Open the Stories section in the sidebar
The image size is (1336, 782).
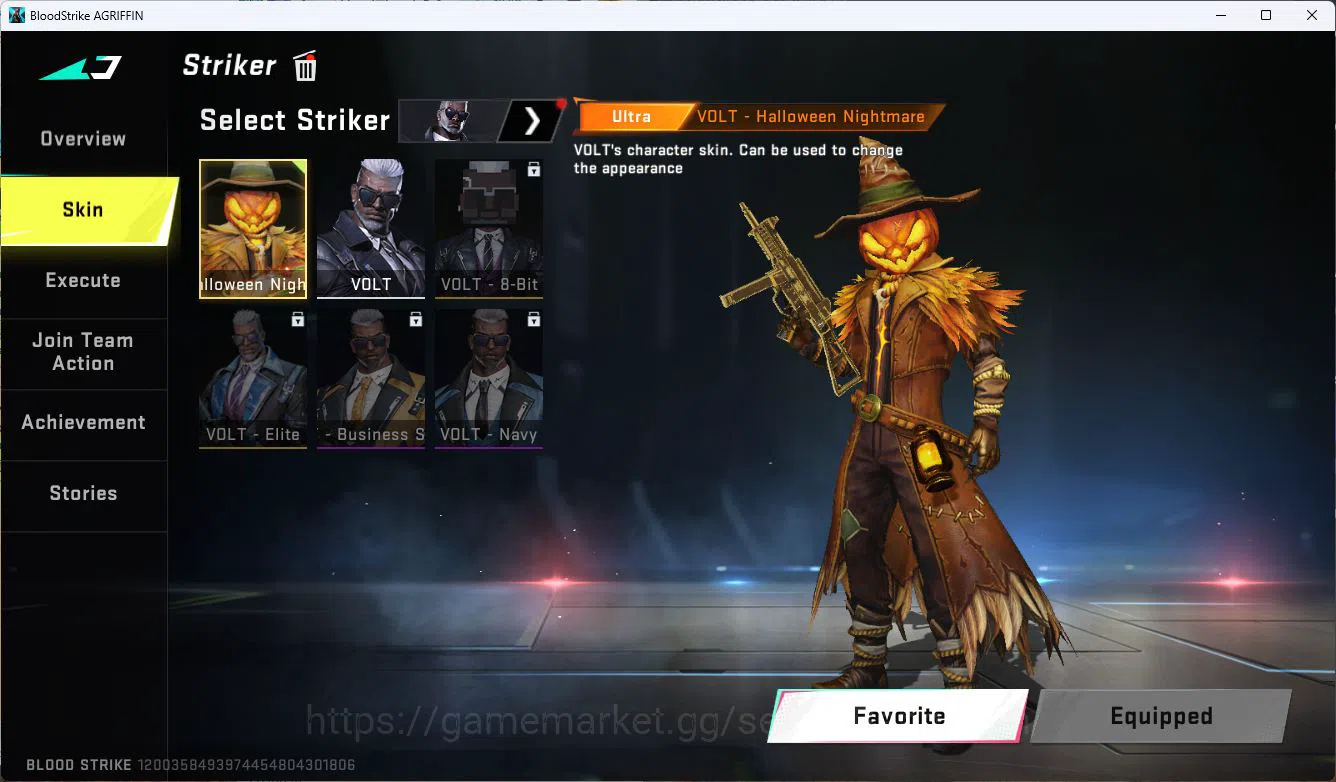click(x=84, y=492)
